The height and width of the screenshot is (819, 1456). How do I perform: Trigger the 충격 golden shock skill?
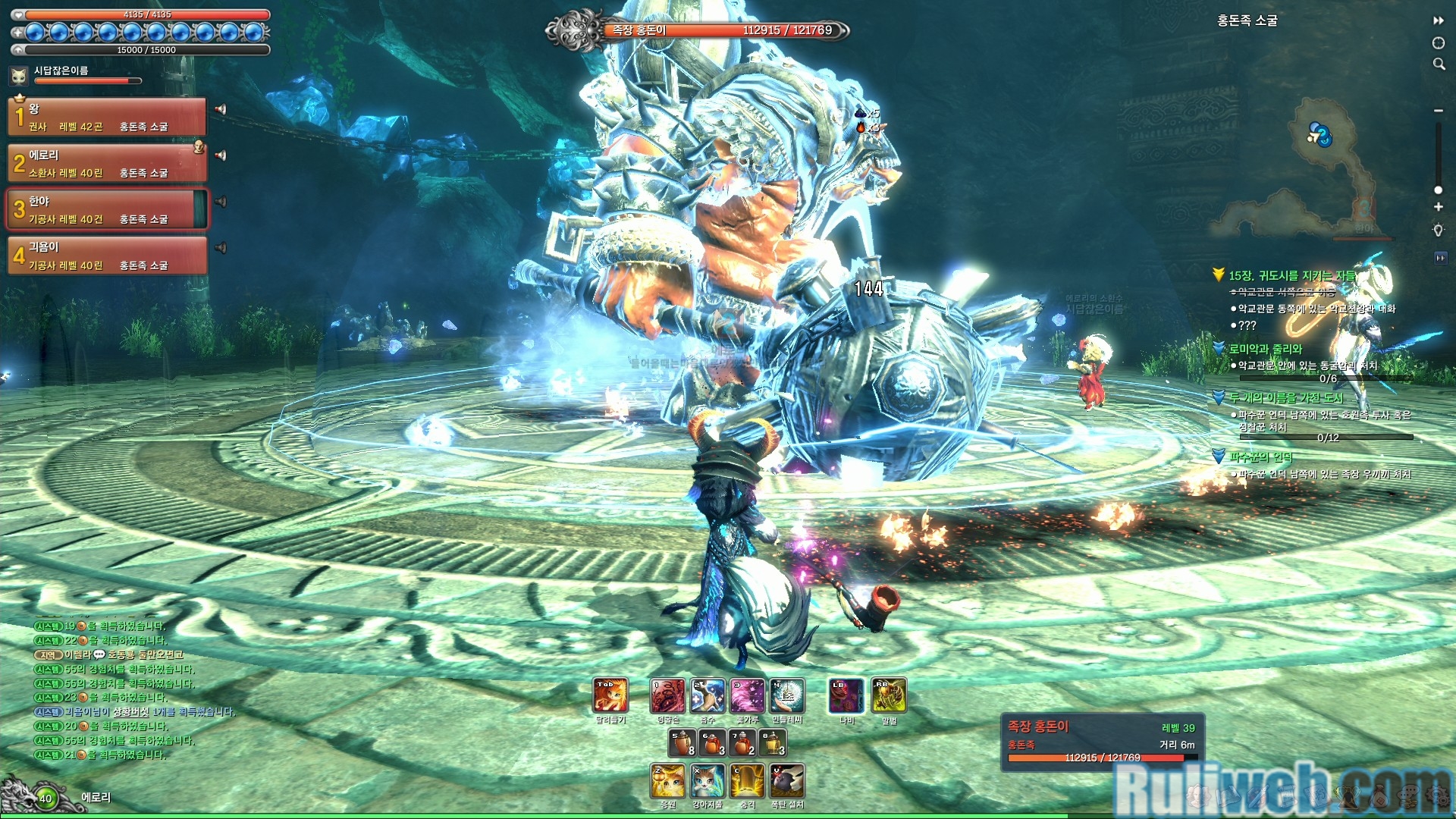[x=748, y=781]
